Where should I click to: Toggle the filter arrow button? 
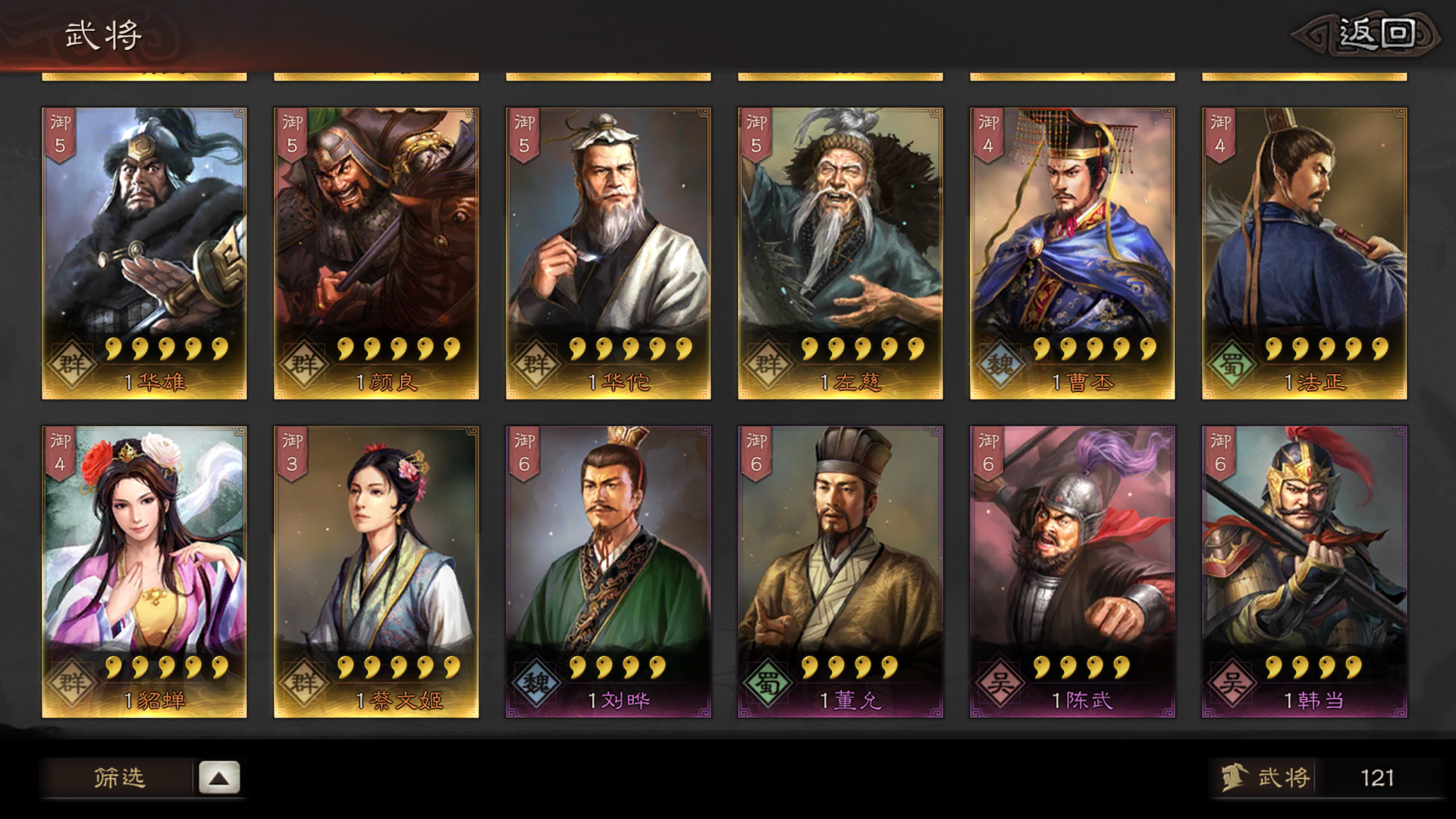click(x=219, y=778)
